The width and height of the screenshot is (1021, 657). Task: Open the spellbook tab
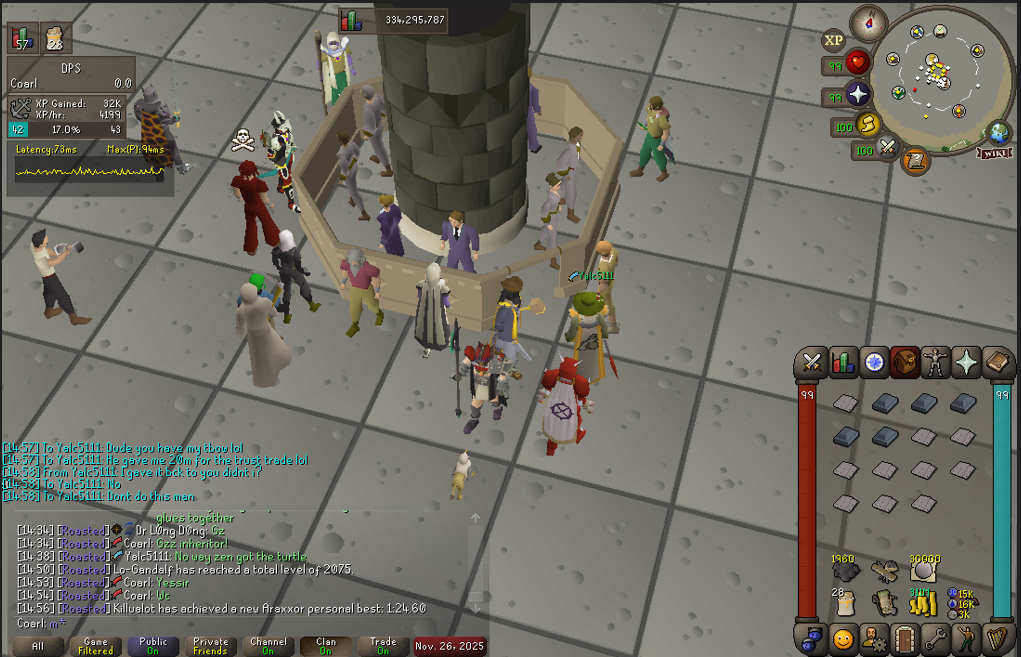coord(998,363)
